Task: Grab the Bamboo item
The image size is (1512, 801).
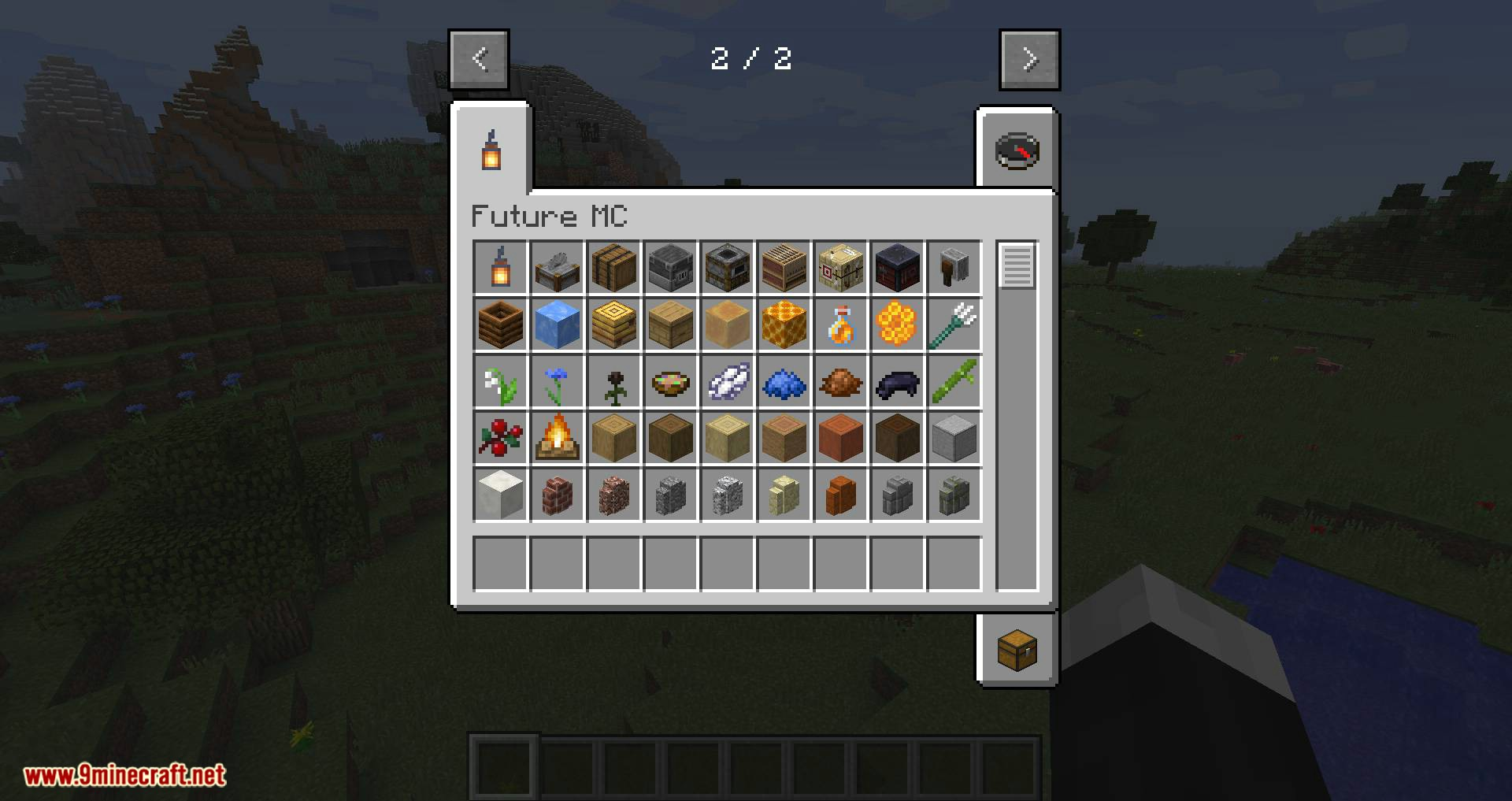Action: (954, 381)
